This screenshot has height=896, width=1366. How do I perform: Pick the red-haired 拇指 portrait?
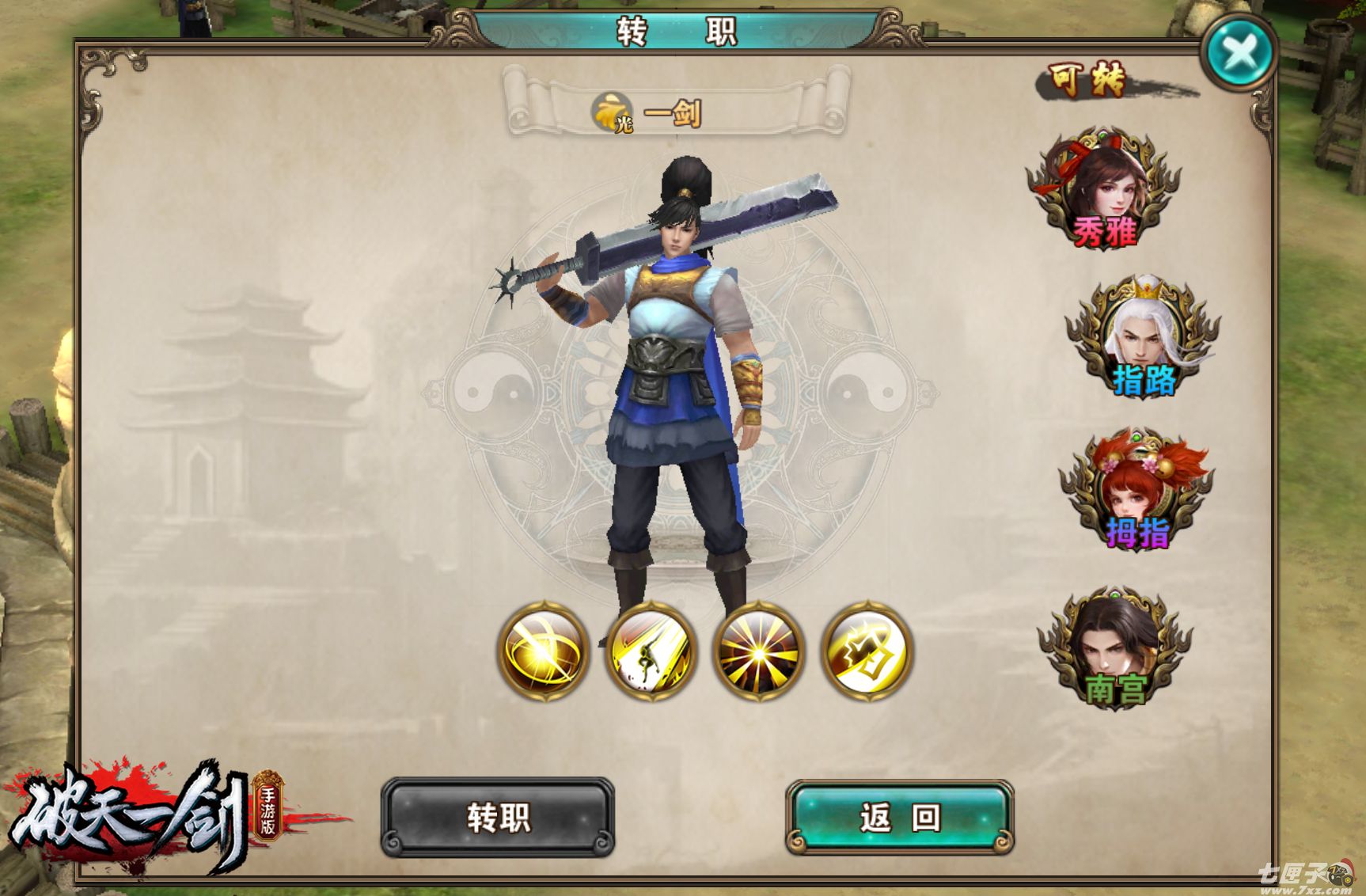(1136, 491)
